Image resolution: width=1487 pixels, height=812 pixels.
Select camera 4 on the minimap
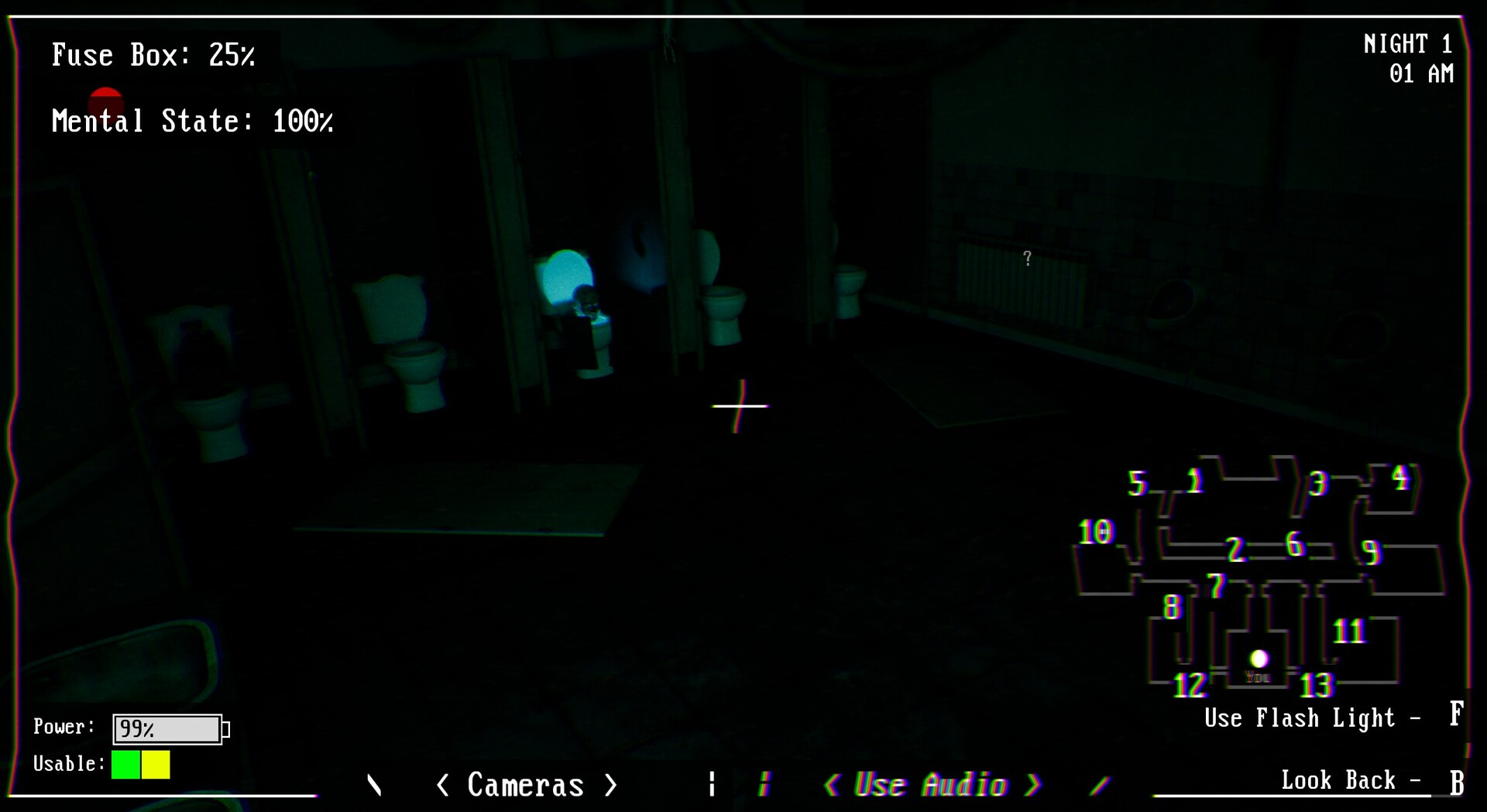(x=1399, y=478)
